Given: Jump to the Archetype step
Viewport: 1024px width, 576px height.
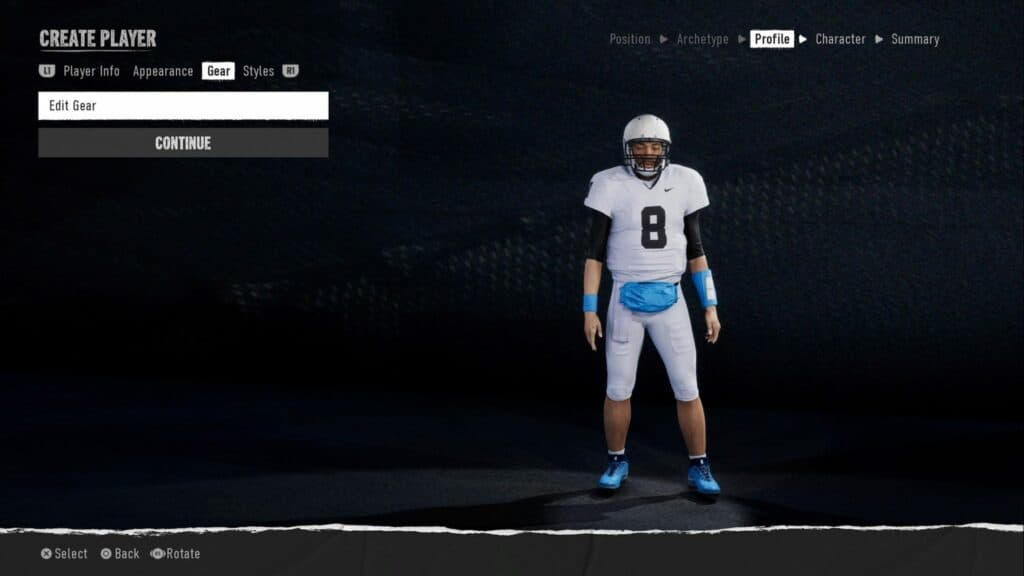Looking at the screenshot, I should [702, 39].
